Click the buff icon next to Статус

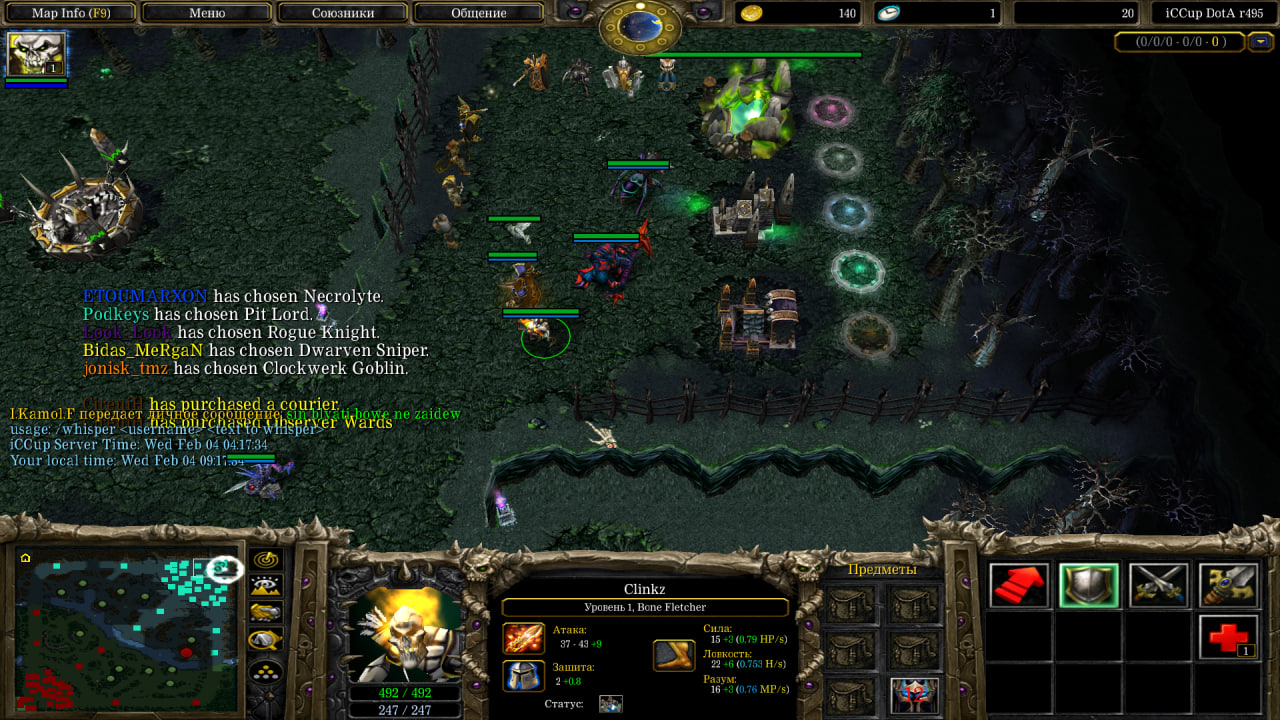[x=610, y=704]
